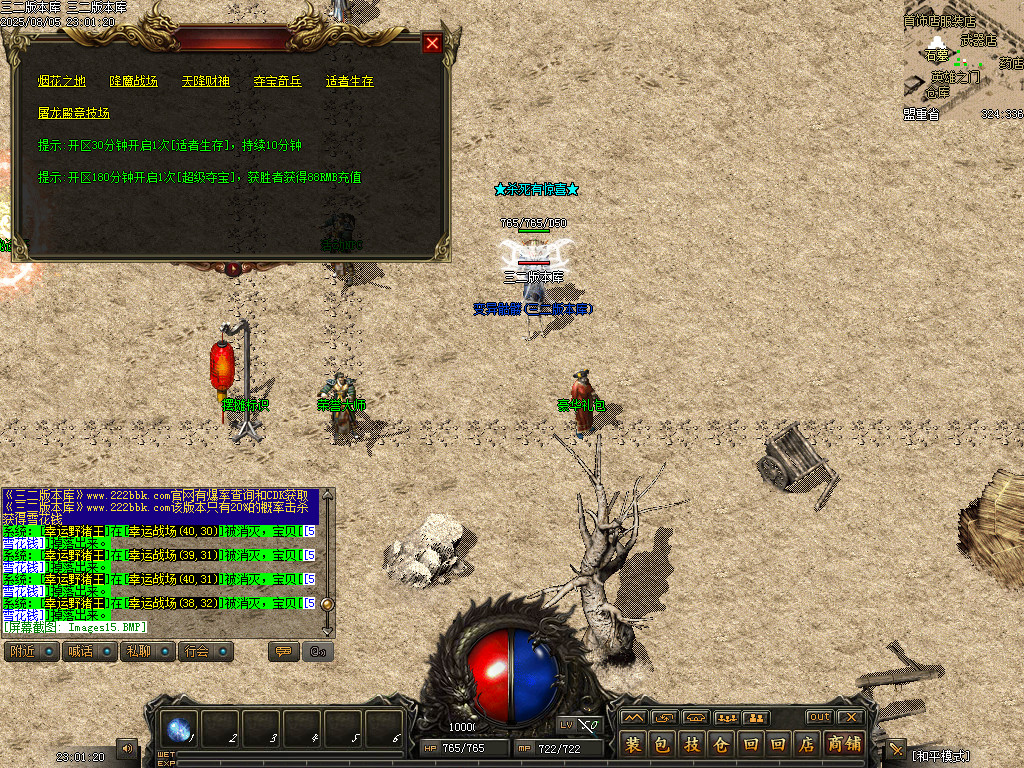Image resolution: width=1024 pixels, height=768 pixels.
Task: Show the skills panel via 技 button
Action: (x=691, y=744)
